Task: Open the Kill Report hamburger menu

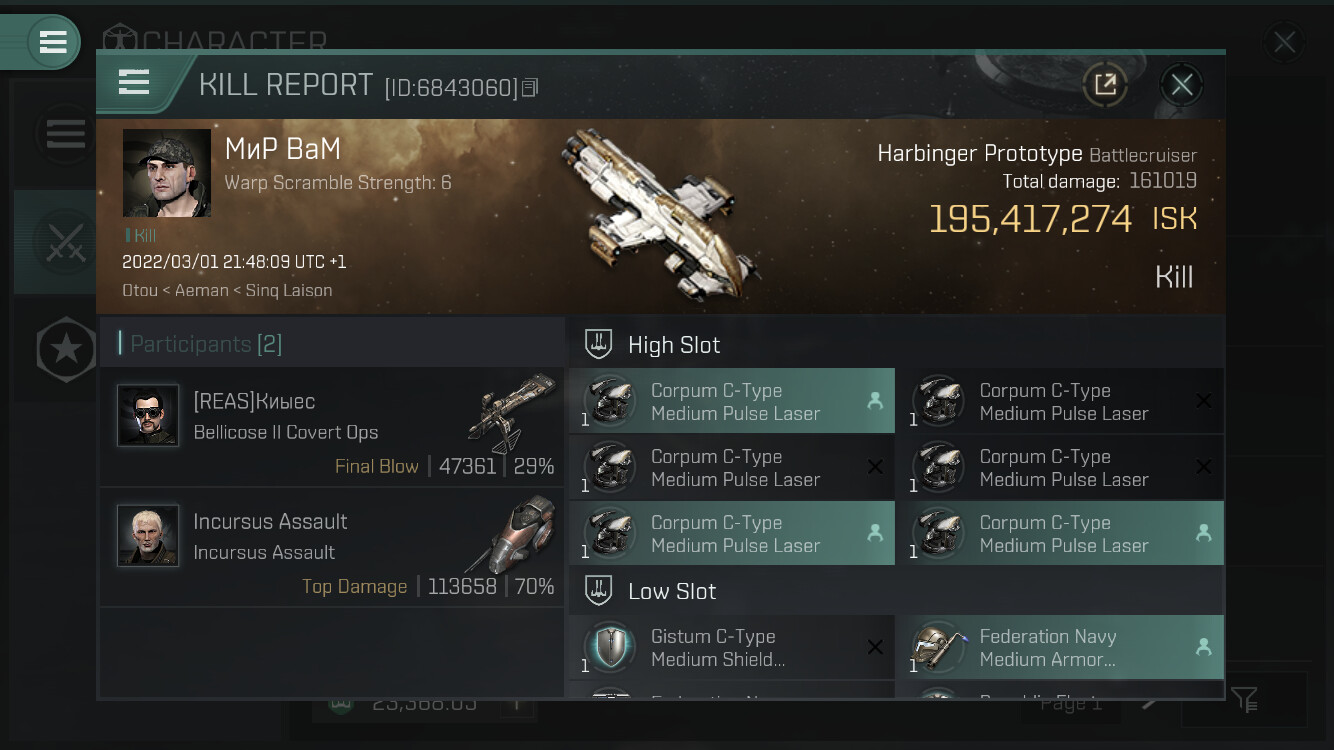Action: pyautogui.click(x=134, y=83)
